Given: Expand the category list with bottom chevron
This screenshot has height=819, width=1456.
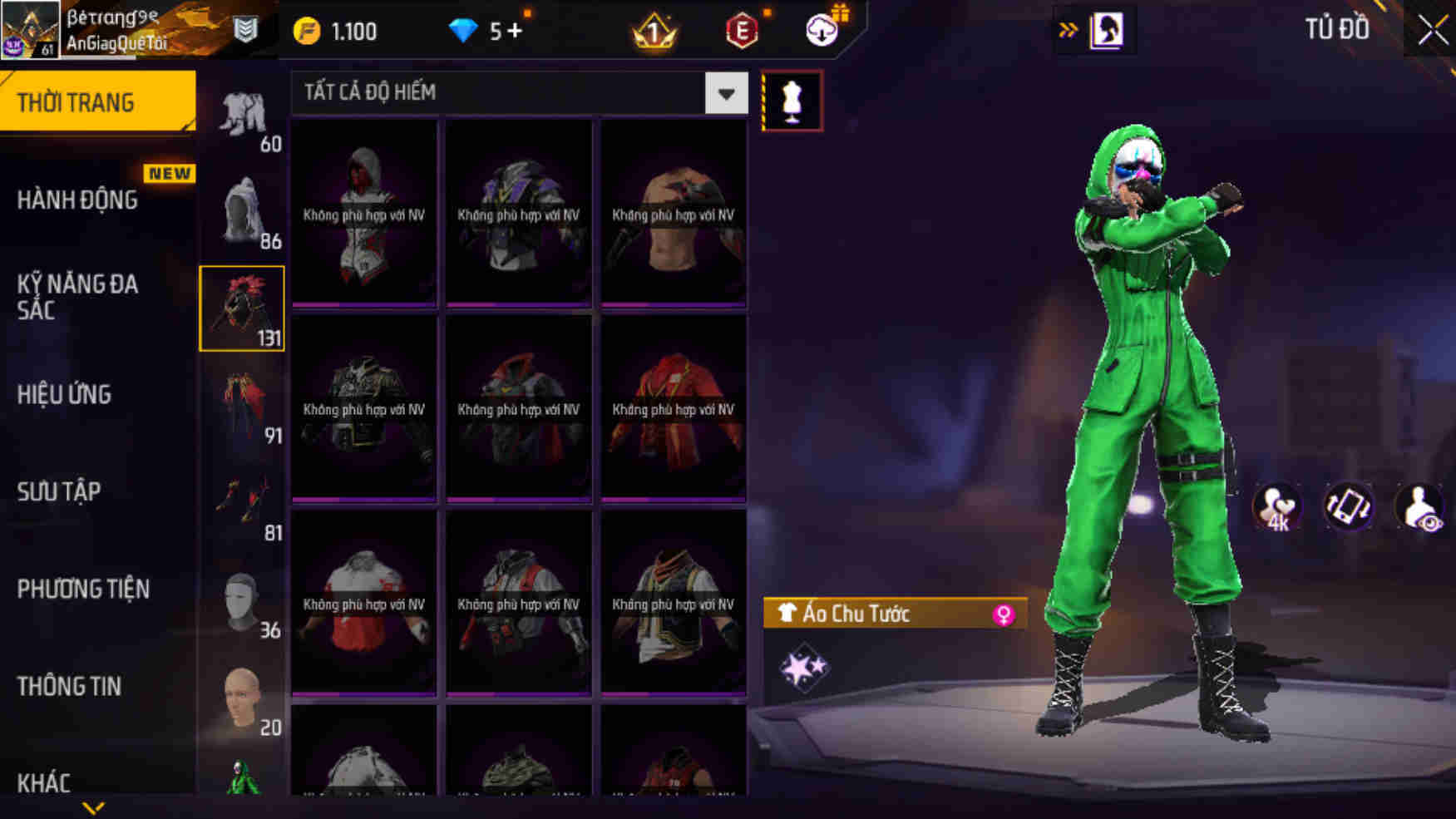Looking at the screenshot, I should click(94, 807).
